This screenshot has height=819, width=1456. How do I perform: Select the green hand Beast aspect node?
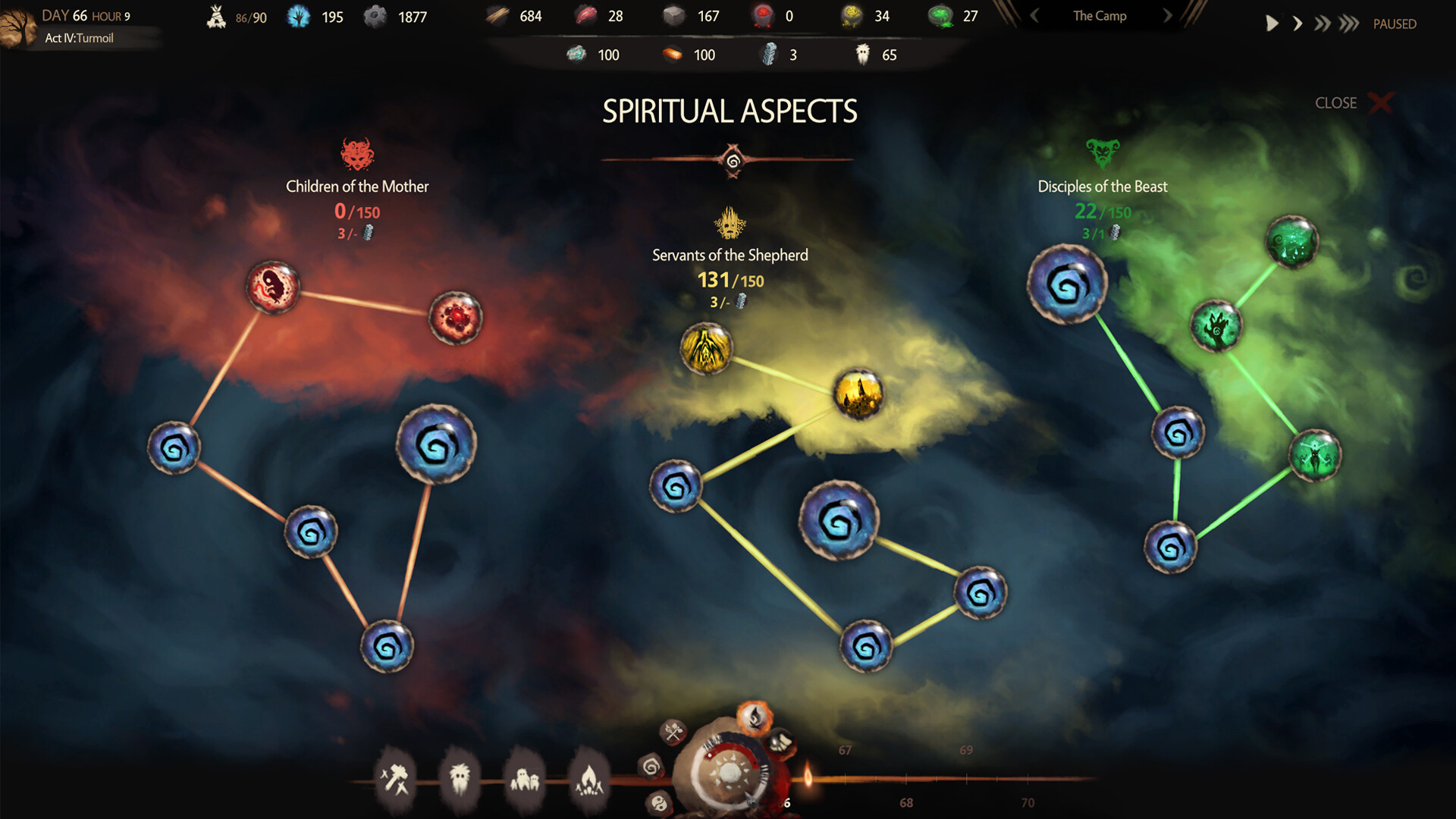[1216, 326]
